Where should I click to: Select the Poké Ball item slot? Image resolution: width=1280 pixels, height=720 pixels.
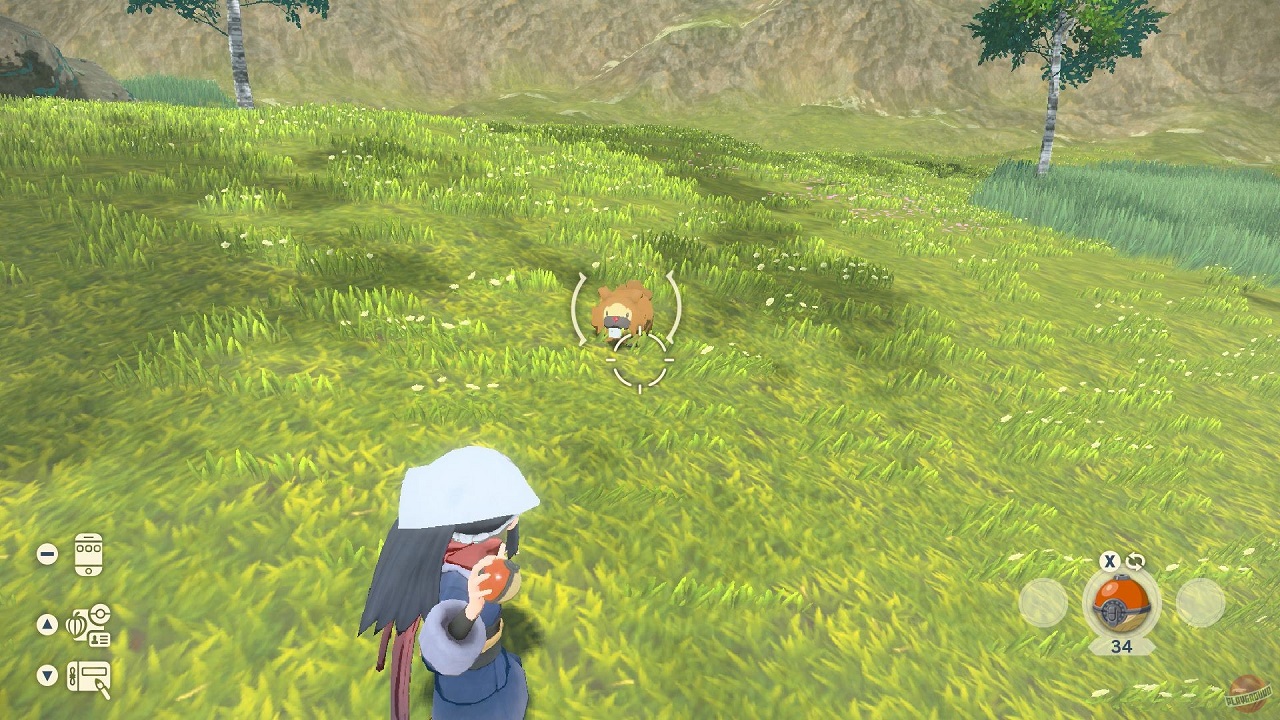pyautogui.click(x=1121, y=602)
